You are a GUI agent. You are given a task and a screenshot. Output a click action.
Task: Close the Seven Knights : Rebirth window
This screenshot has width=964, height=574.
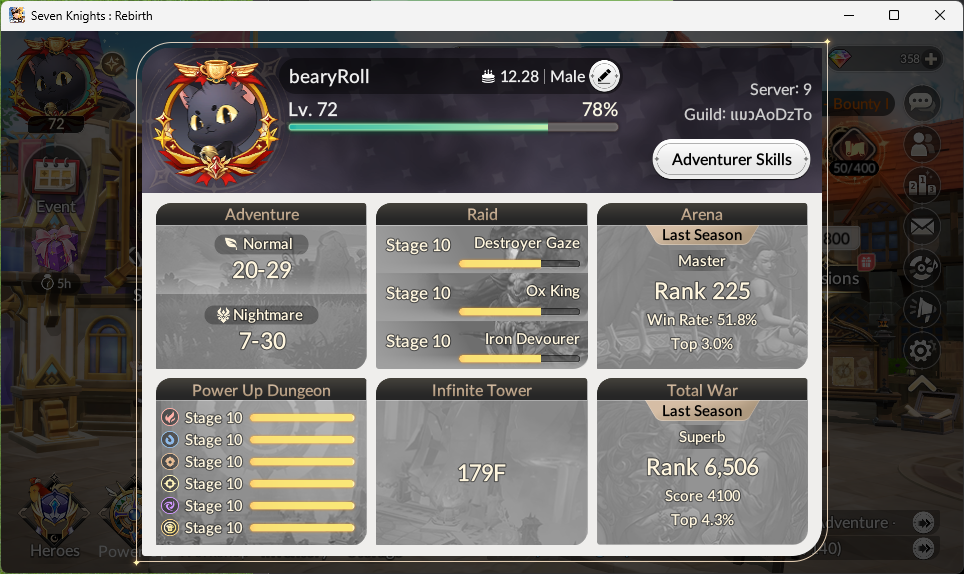pos(940,15)
